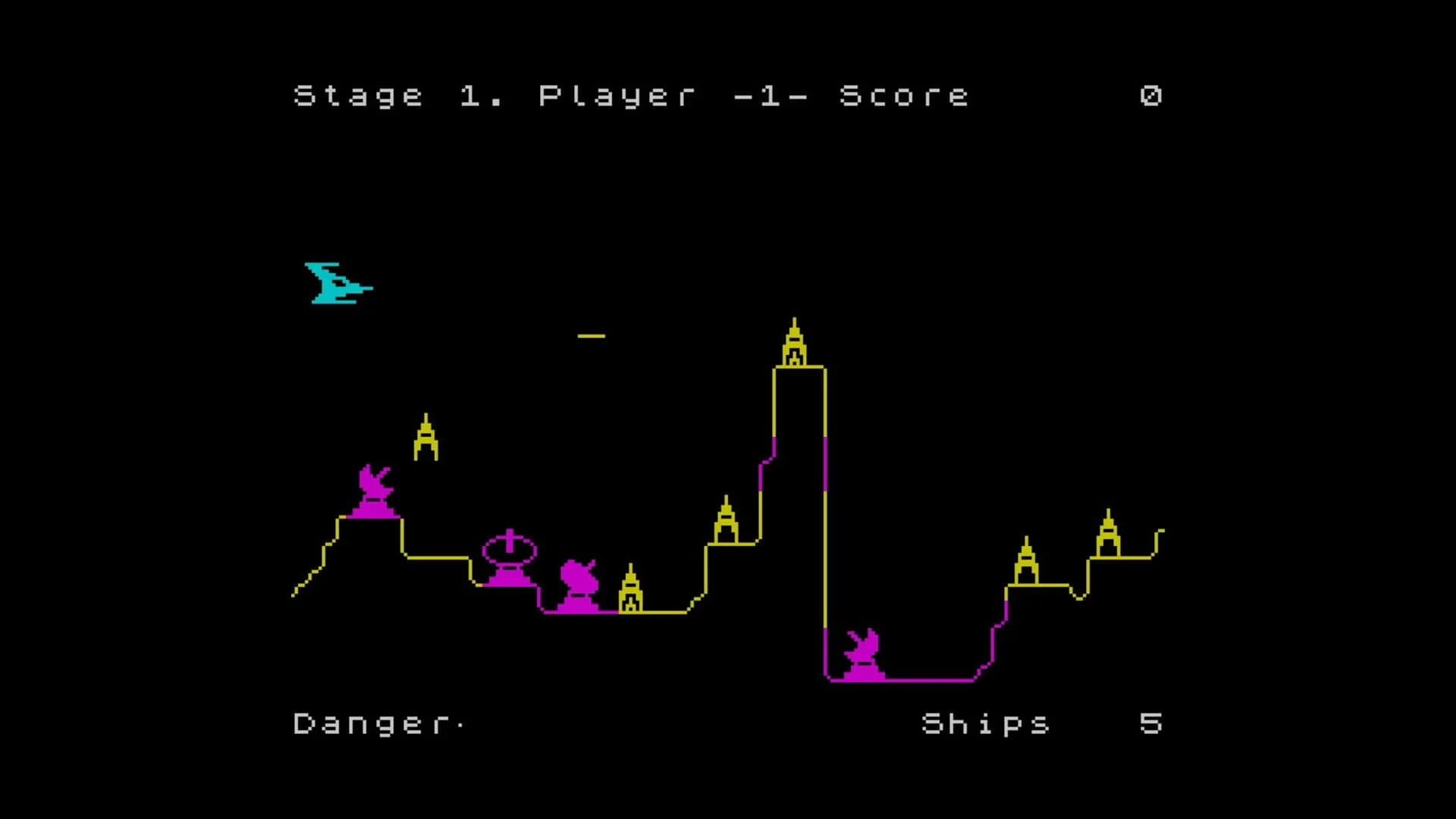1456x819 pixels.
Task: Select the score value showing 0
Action: coord(1150,95)
